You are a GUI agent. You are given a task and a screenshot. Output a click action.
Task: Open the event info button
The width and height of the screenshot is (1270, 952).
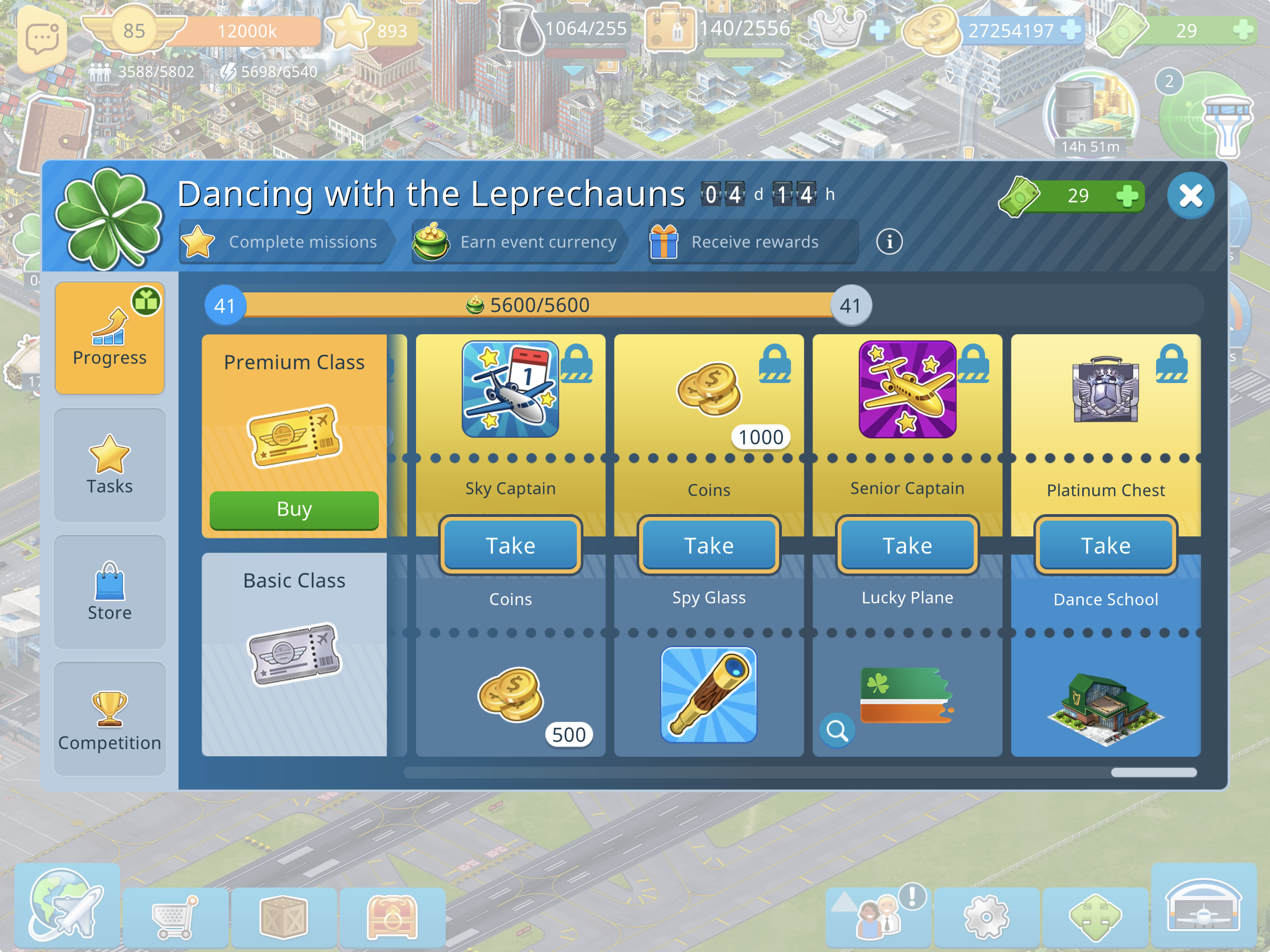pos(889,242)
